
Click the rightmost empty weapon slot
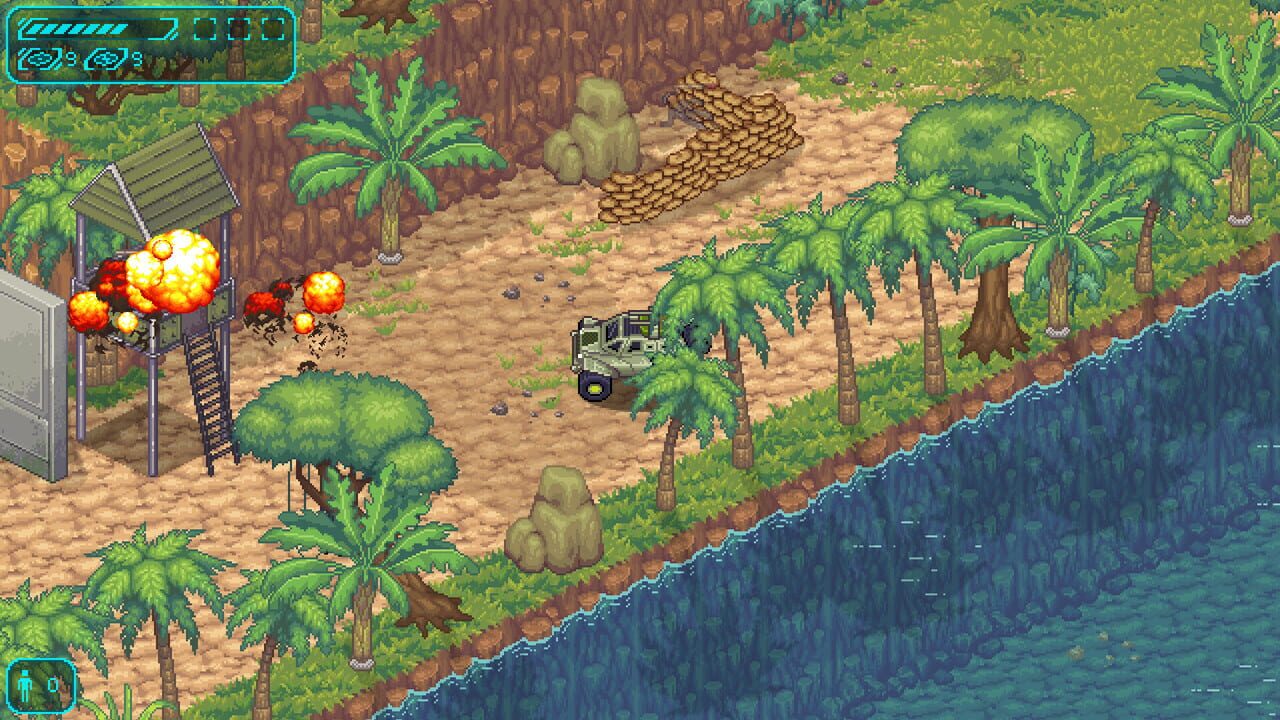pos(272,28)
